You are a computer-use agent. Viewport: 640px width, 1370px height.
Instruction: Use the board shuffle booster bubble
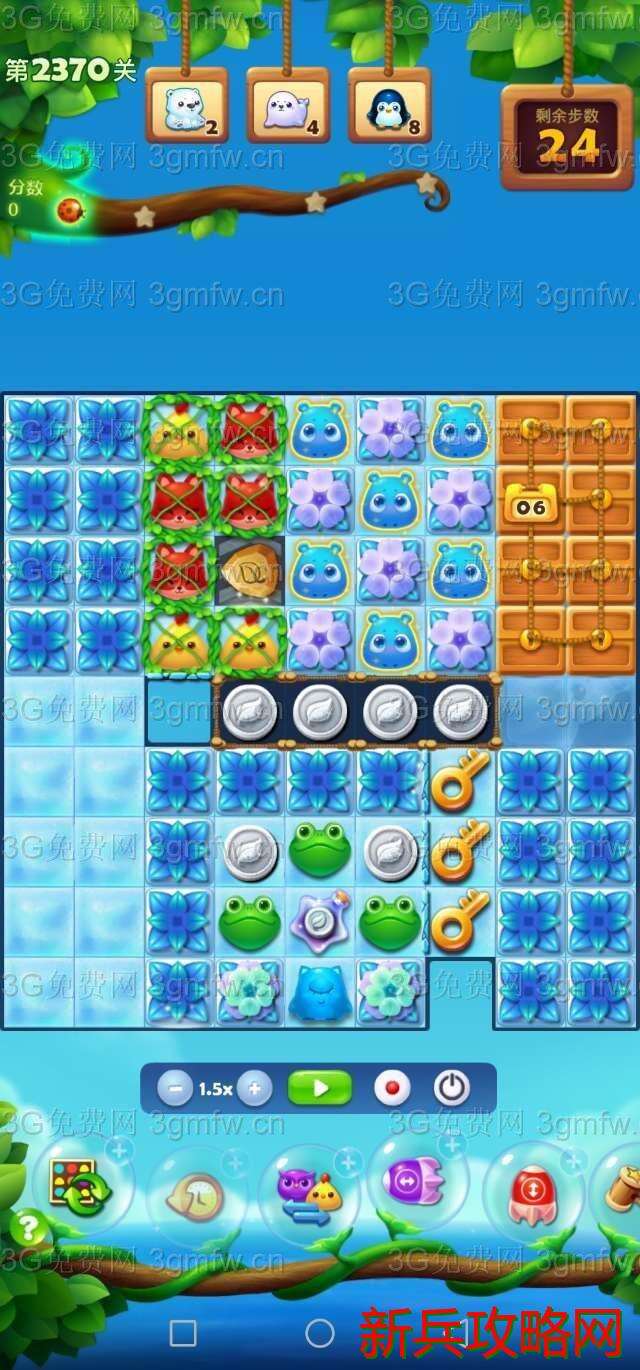pyautogui.click(x=80, y=1185)
